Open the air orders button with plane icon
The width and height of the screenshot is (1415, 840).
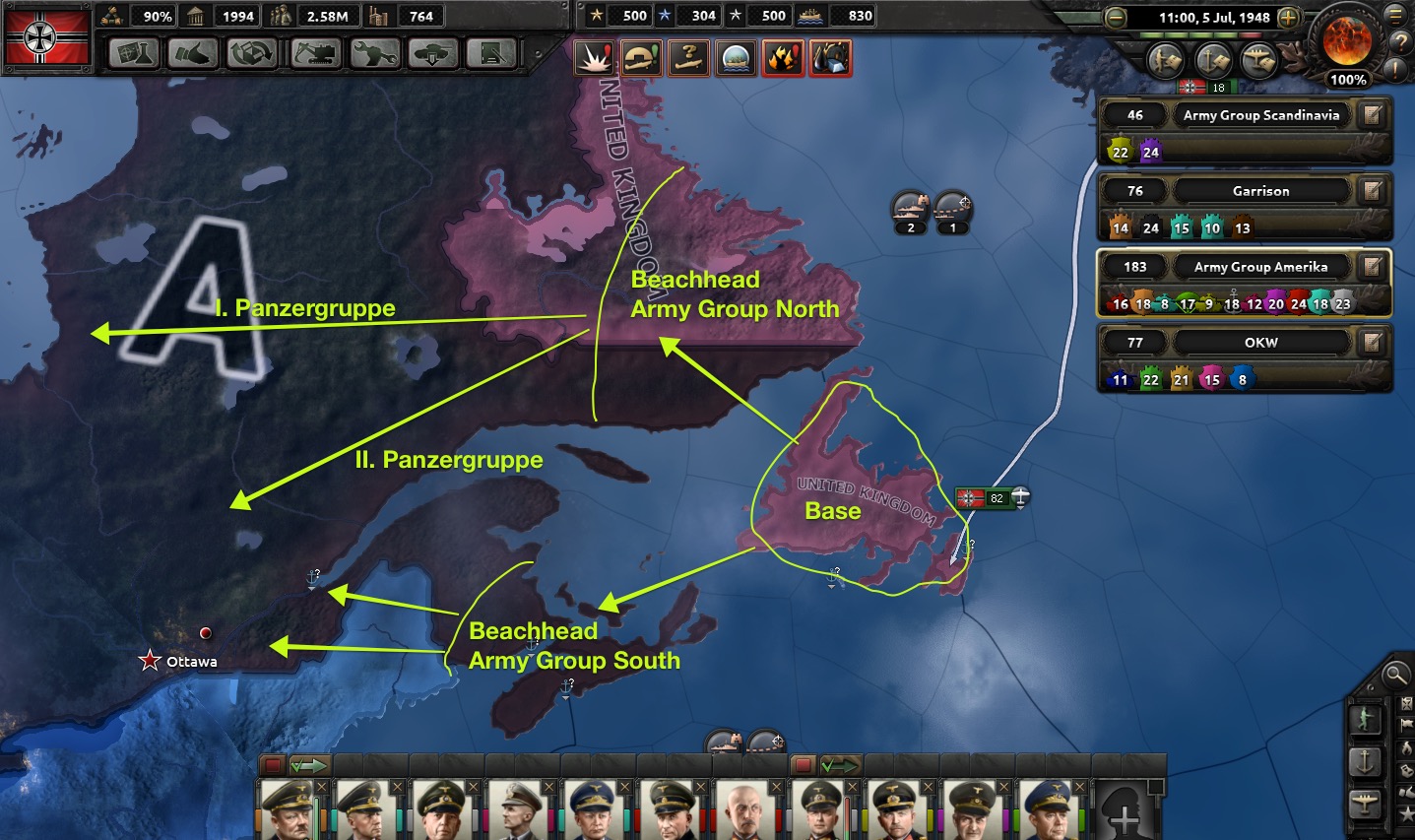(x=1365, y=803)
